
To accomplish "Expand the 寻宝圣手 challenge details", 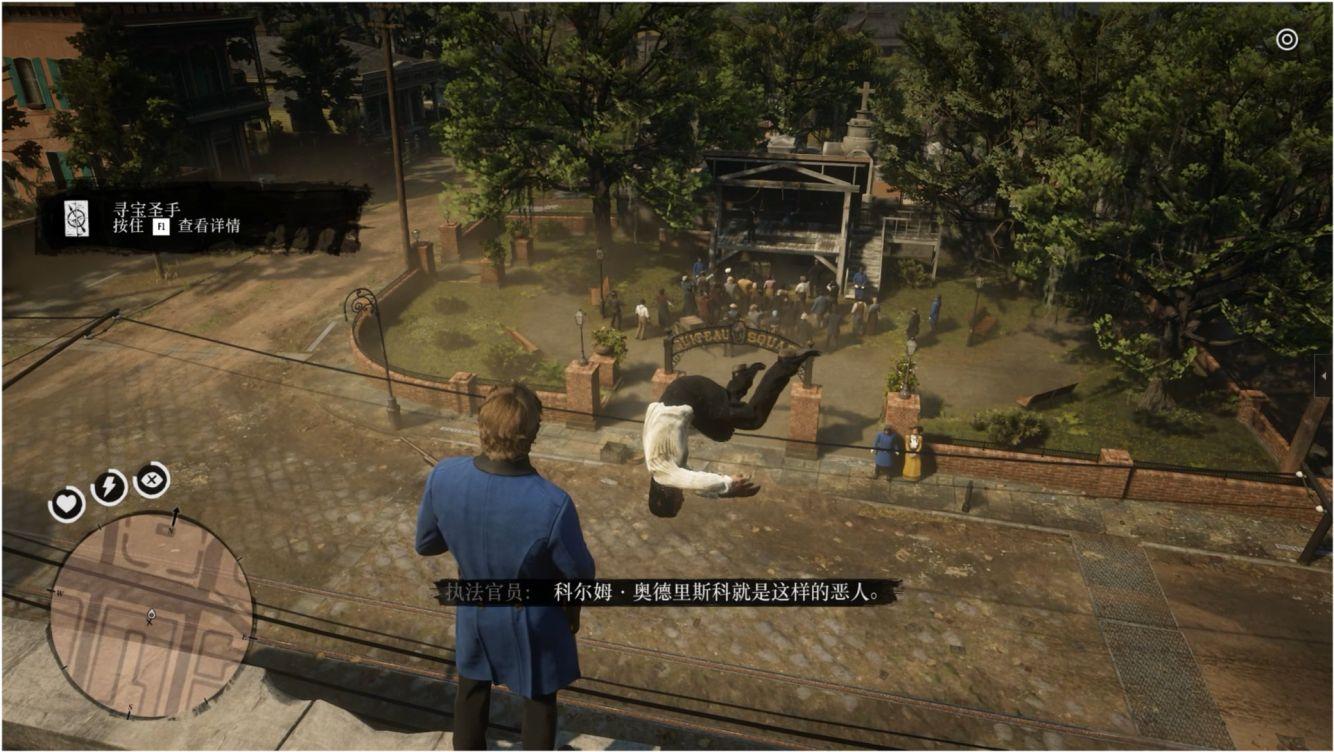I will (161, 226).
